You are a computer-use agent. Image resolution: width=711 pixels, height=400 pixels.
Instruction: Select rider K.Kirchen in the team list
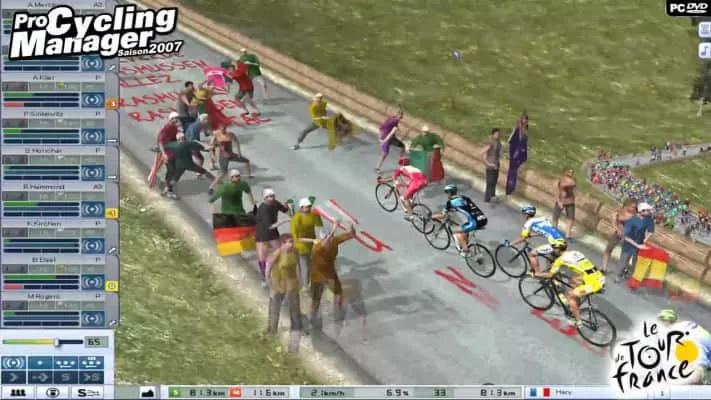(x=45, y=222)
